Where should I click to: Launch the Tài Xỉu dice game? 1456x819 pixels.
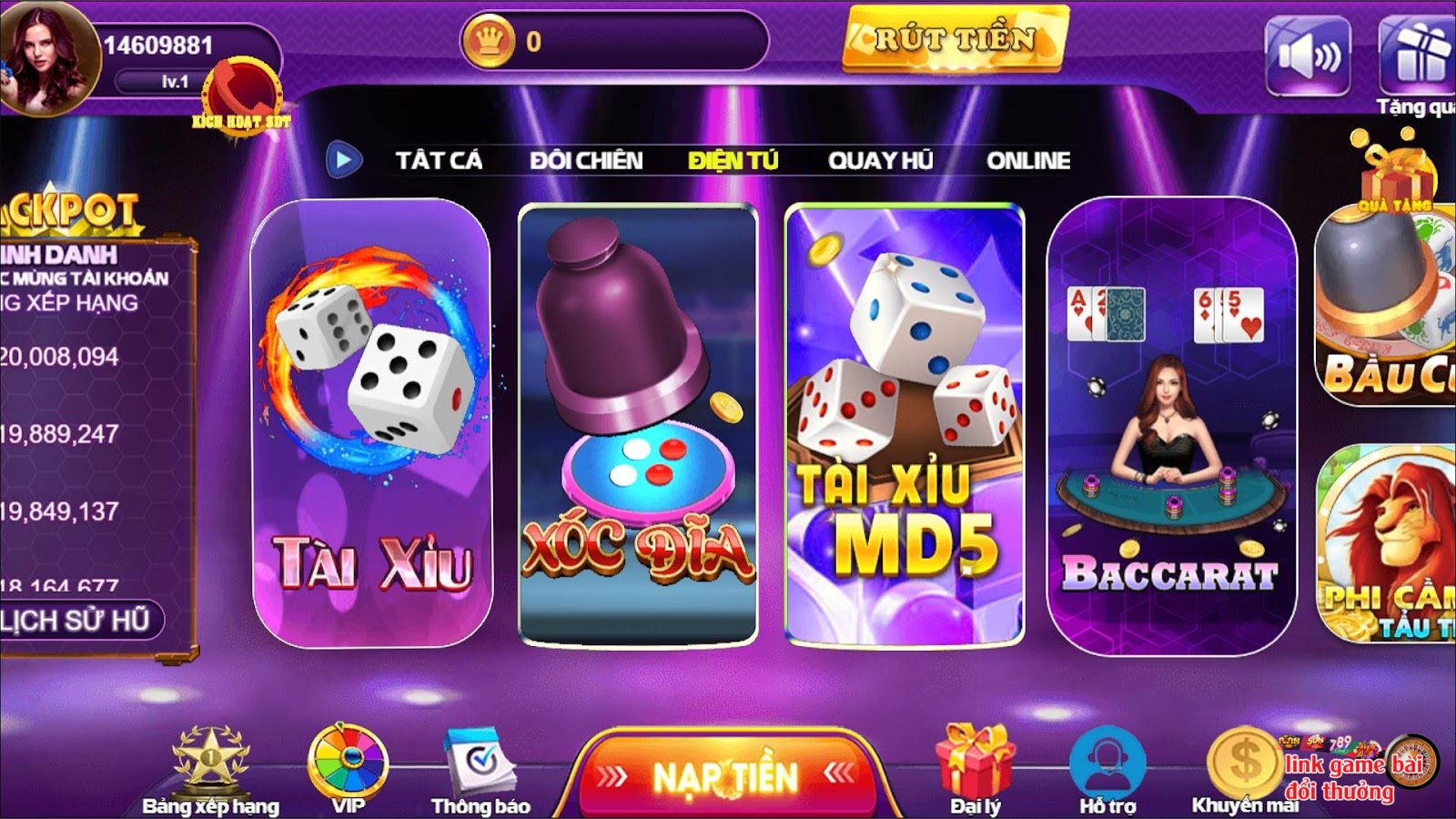[x=372, y=423]
